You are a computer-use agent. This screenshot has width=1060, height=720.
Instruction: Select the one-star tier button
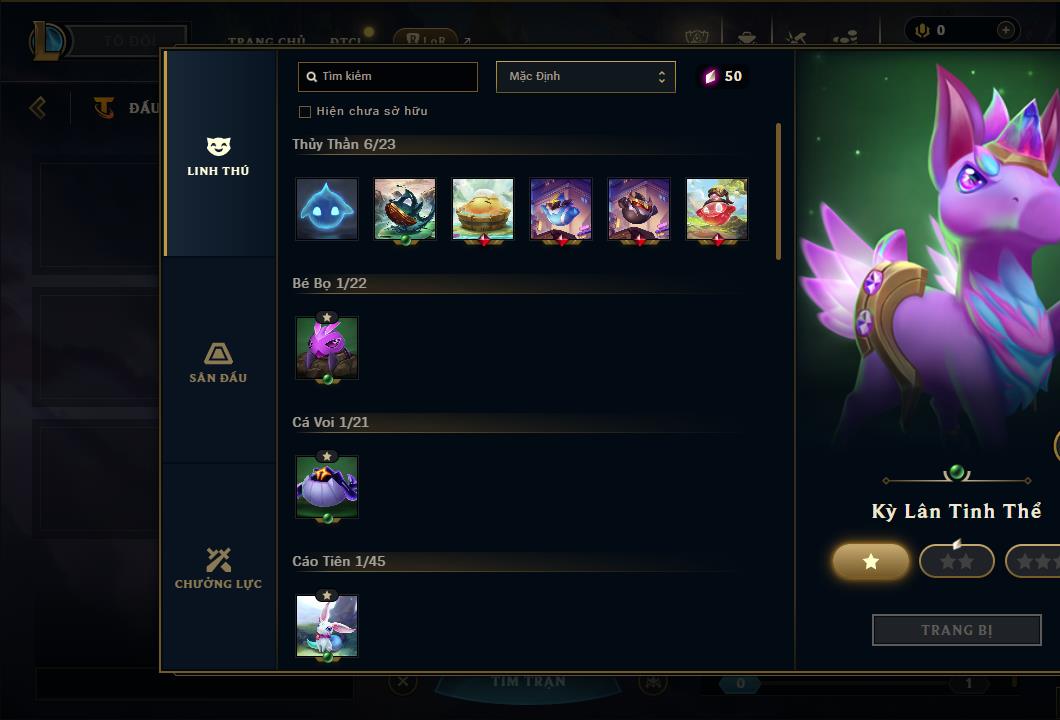tap(871, 562)
